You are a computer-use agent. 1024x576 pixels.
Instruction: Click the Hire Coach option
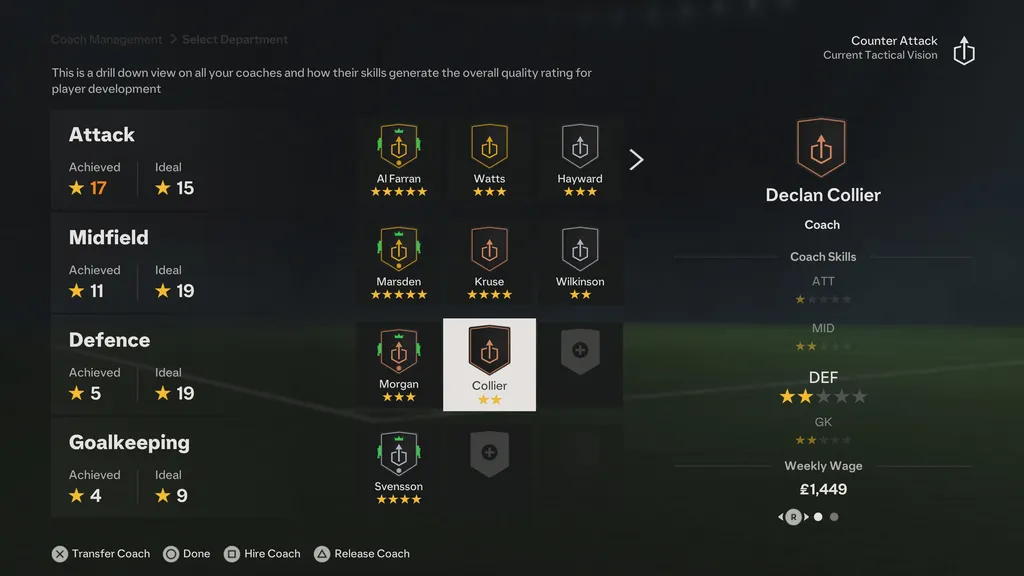pos(261,554)
